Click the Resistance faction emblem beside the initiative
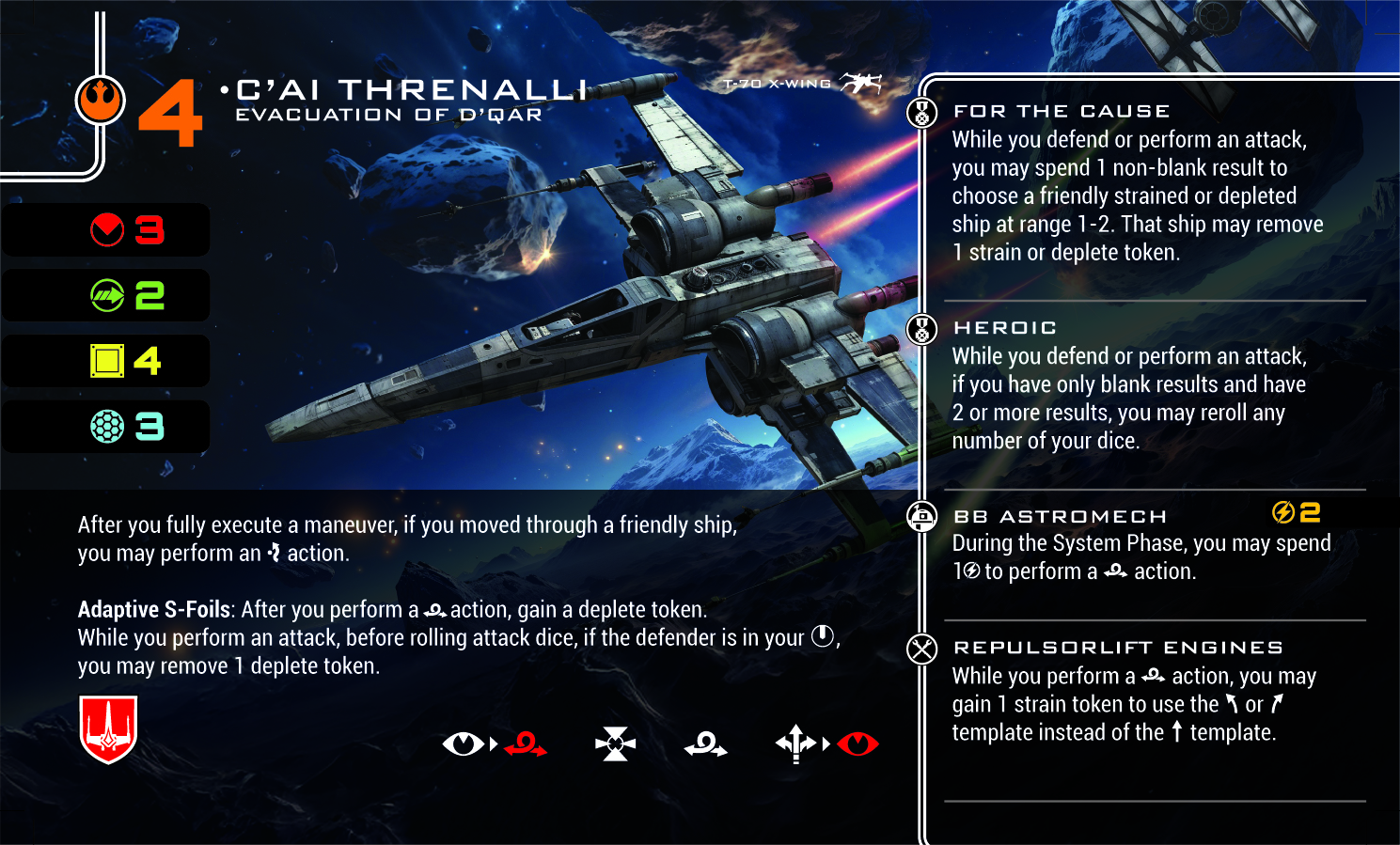 pos(100,100)
